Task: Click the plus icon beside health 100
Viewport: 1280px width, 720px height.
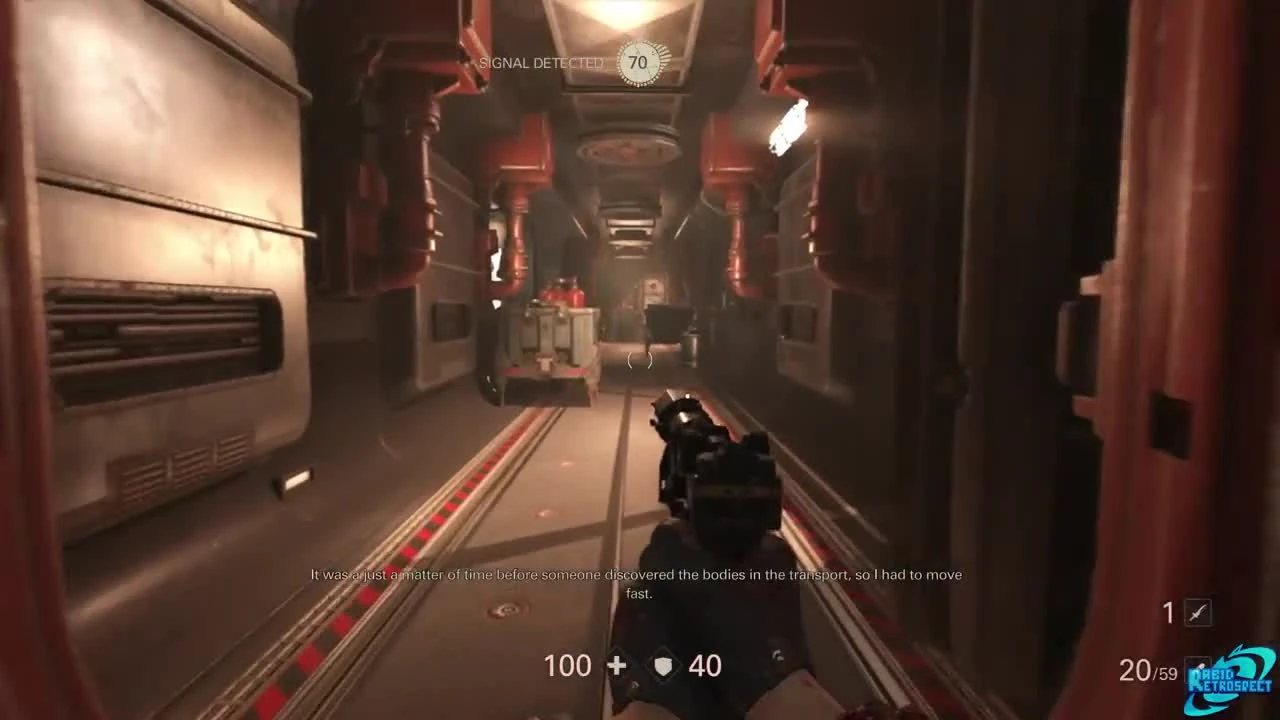Action: click(618, 665)
